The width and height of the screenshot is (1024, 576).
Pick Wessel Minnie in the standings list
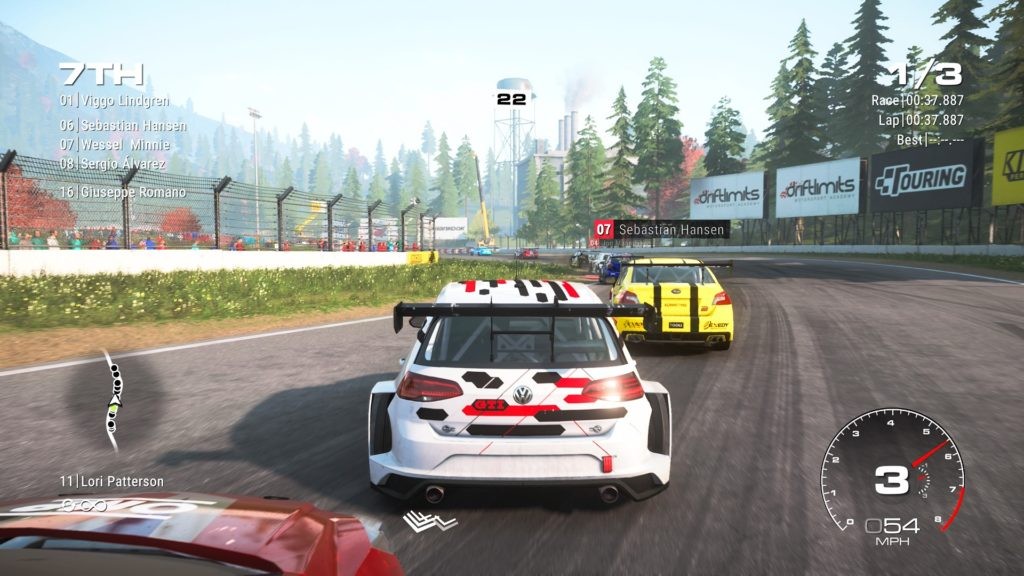click(113, 144)
